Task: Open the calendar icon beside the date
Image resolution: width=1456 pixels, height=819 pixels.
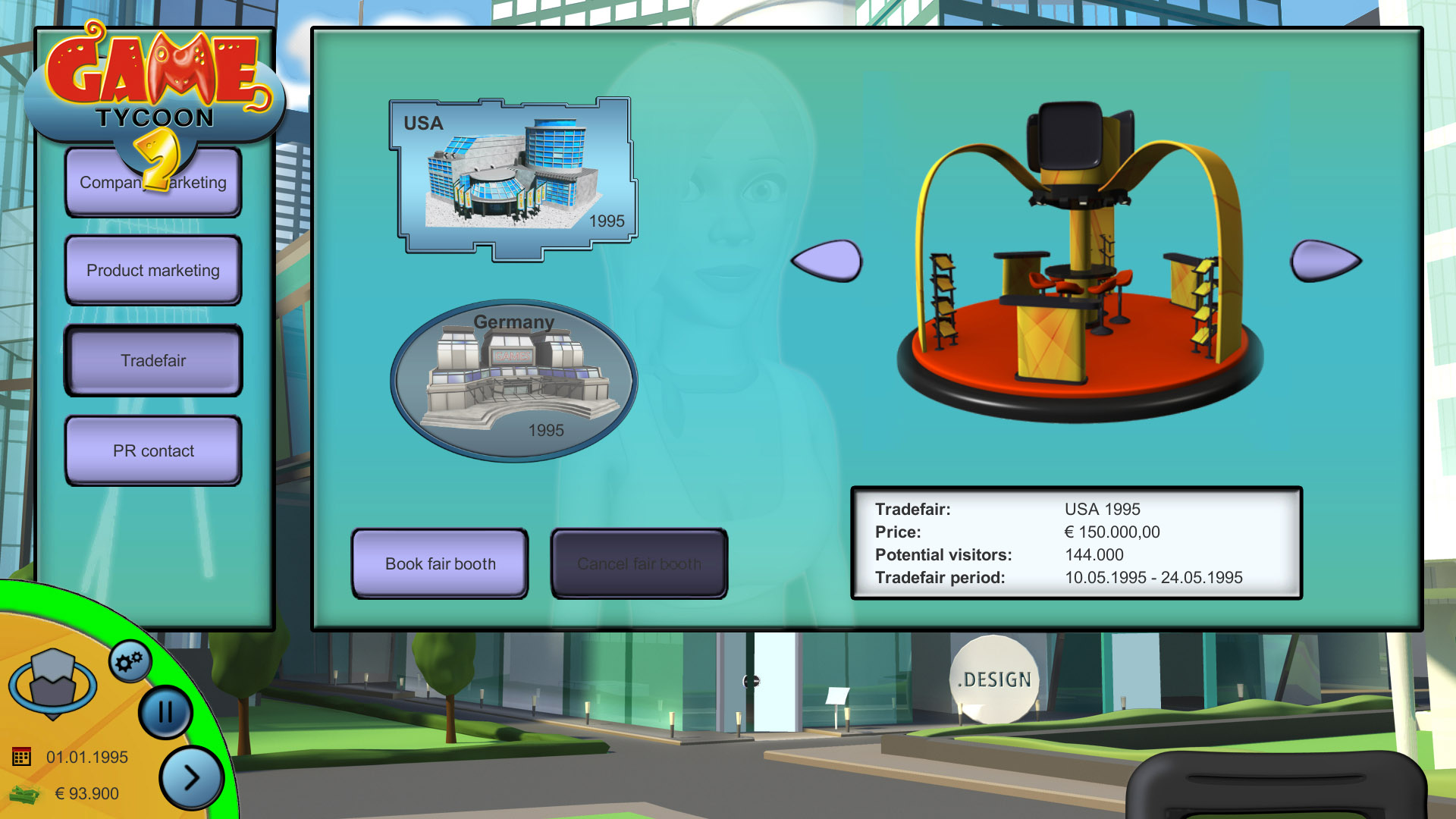Action: pyautogui.click(x=21, y=757)
